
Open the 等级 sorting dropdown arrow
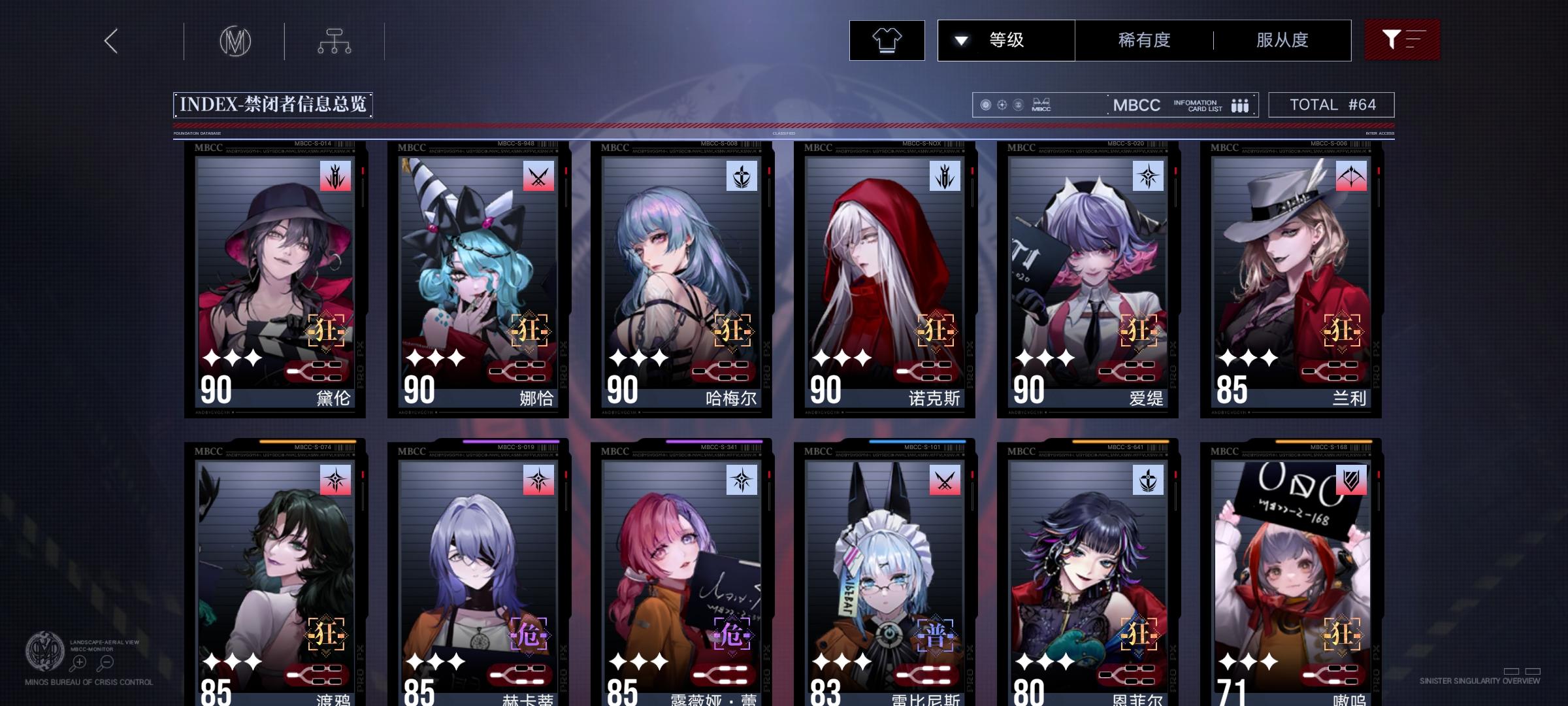(x=960, y=39)
